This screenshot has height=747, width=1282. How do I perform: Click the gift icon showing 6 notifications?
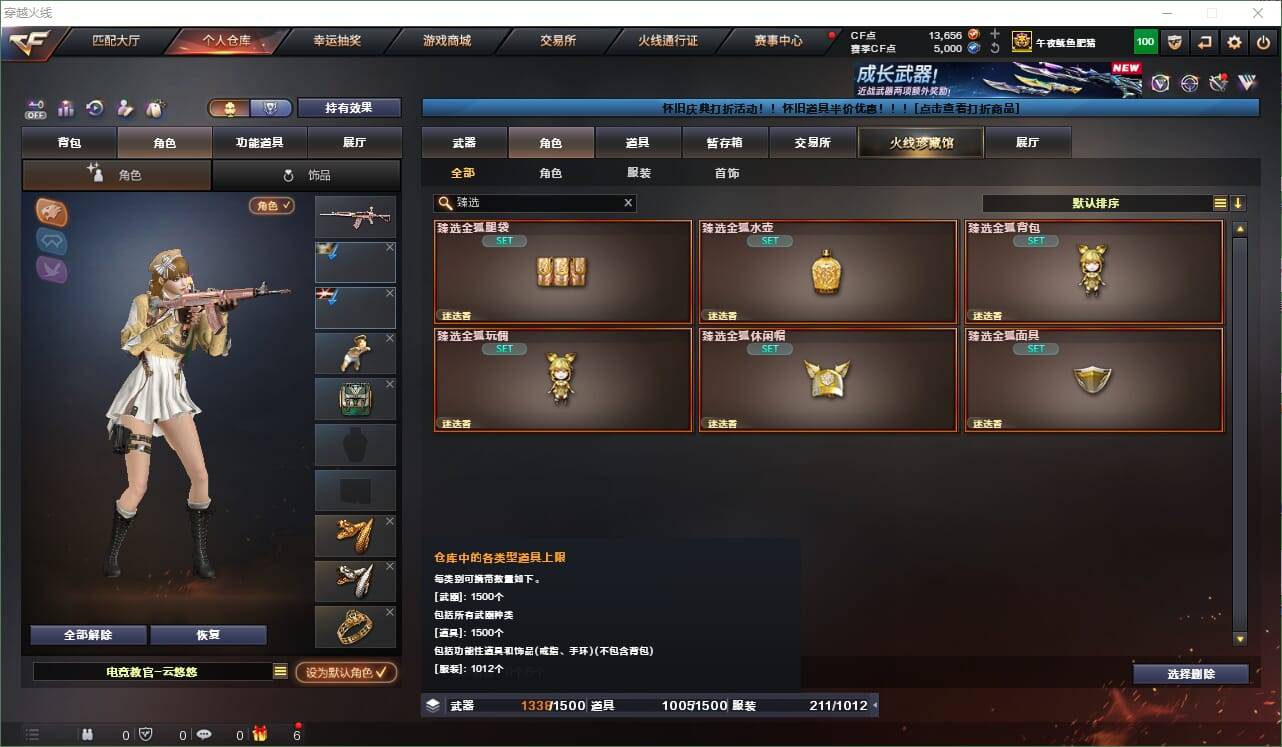(256, 733)
